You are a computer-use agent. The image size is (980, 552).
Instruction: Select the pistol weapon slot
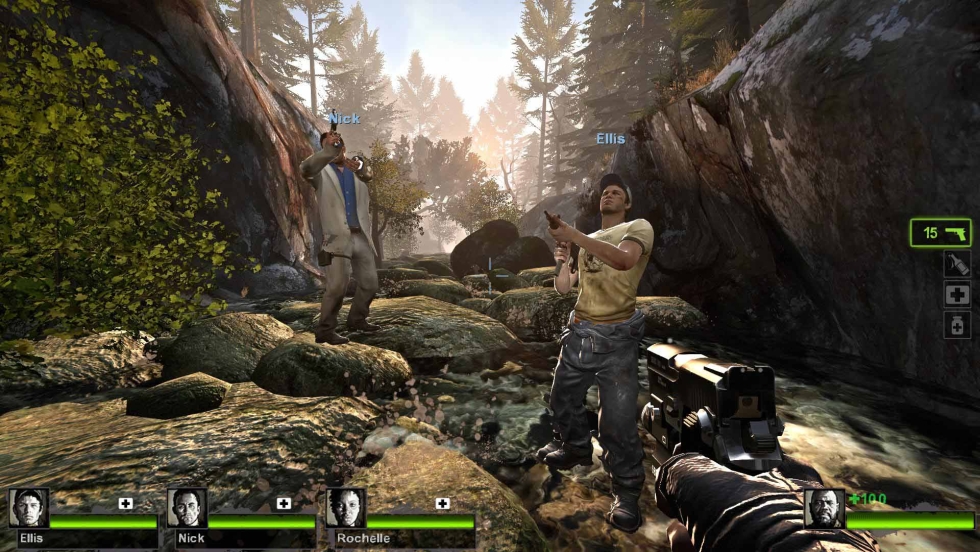pyautogui.click(x=940, y=233)
